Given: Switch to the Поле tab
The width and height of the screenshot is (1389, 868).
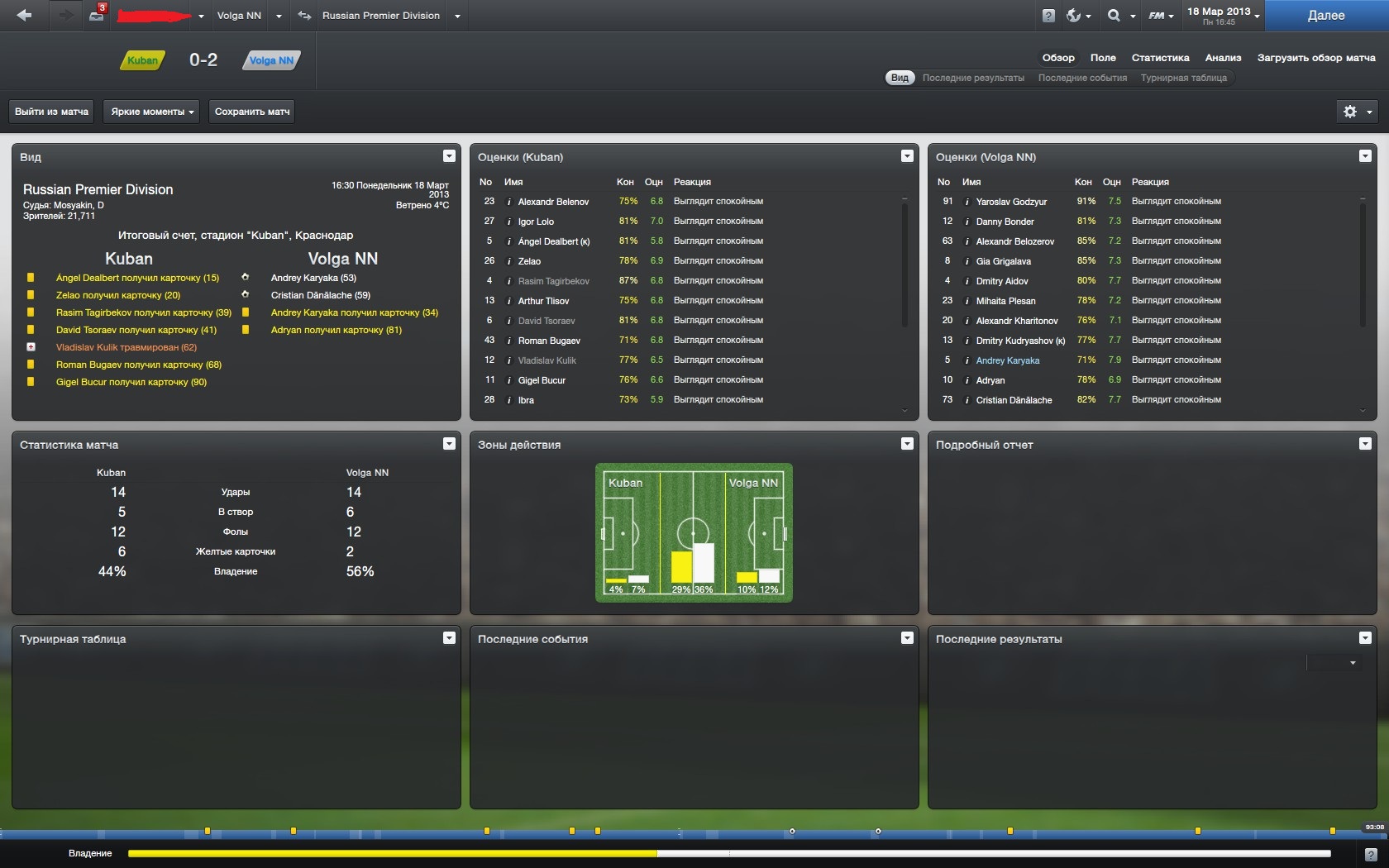Looking at the screenshot, I should click(x=1103, y=58).
